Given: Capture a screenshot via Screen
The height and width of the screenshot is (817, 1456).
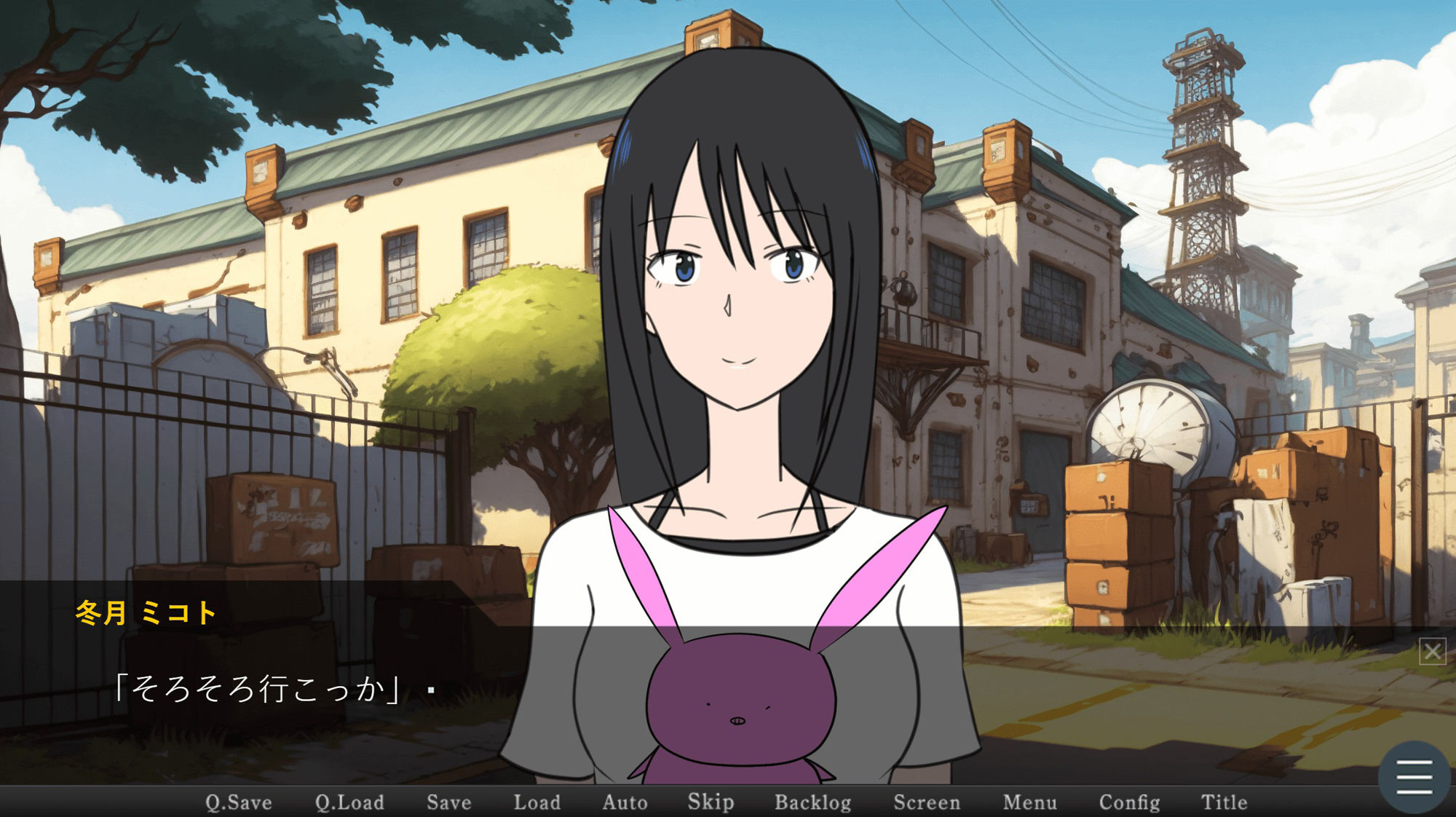Looking at the screenshot, I should [x=928, y=802].
